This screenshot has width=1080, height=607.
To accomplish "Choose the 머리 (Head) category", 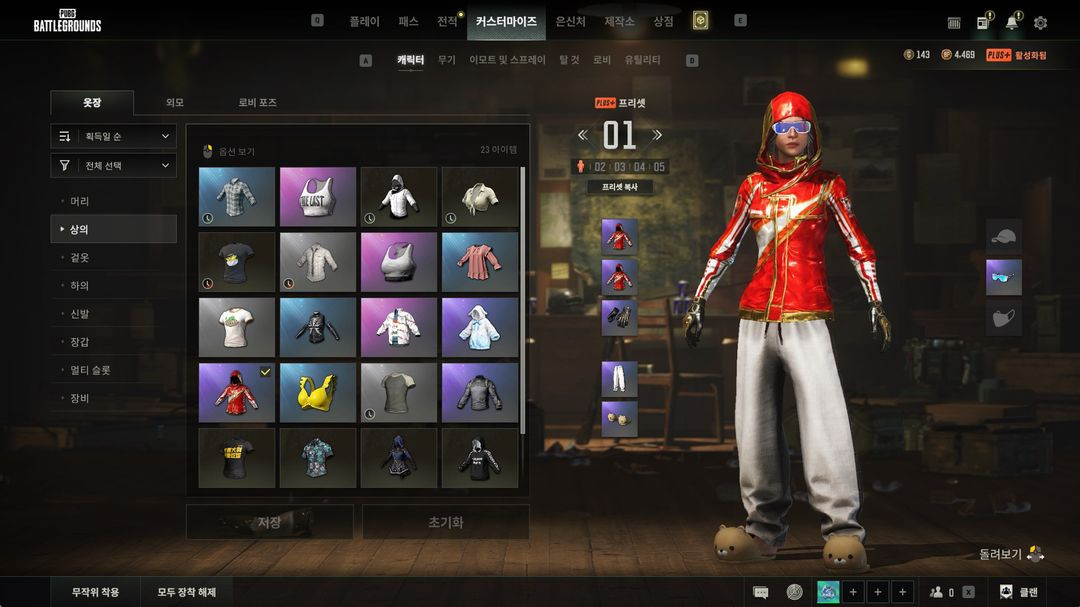I will point(80,201).
